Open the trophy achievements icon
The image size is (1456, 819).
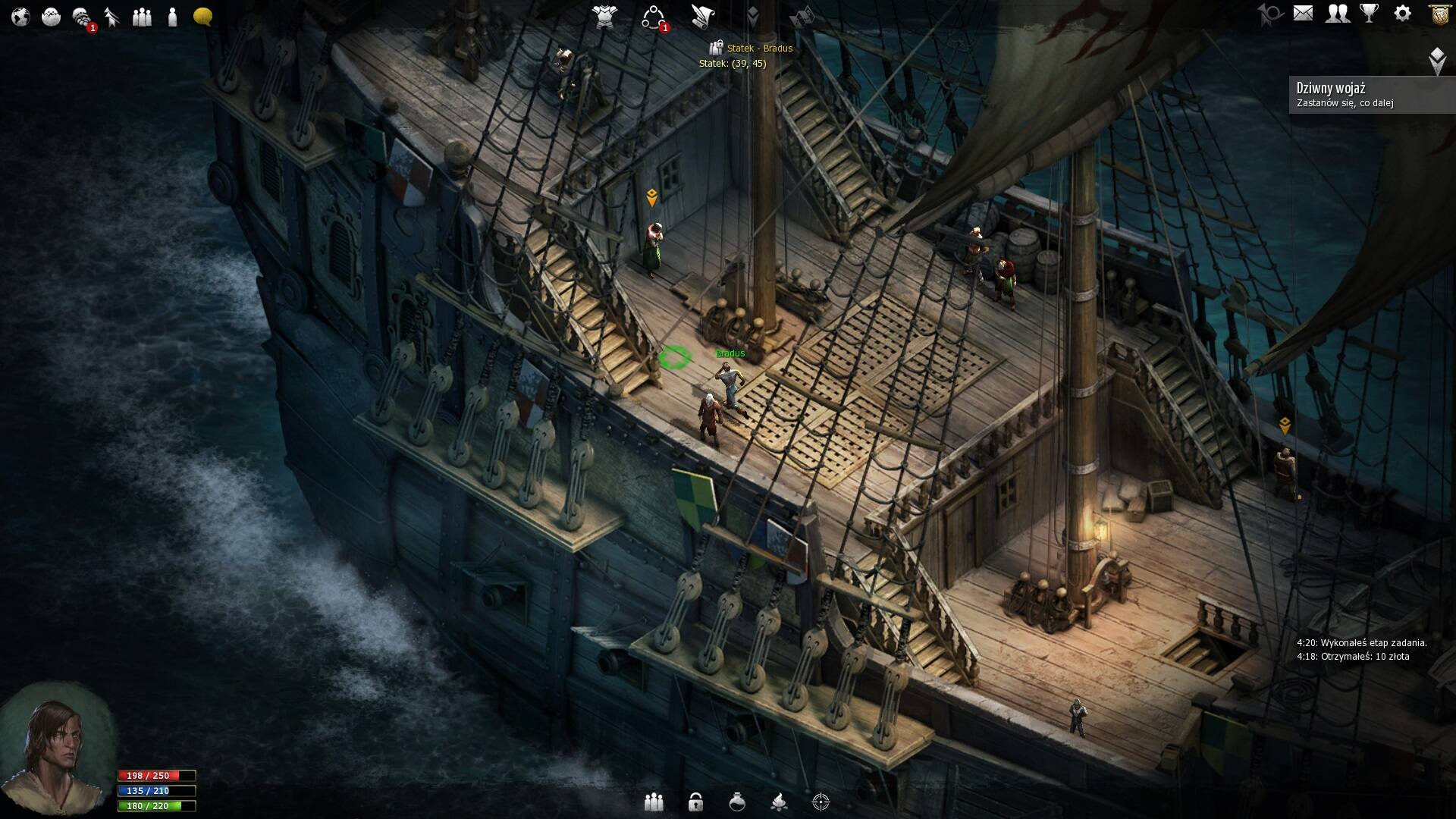pyautogui.click(x=1369, y=14)
